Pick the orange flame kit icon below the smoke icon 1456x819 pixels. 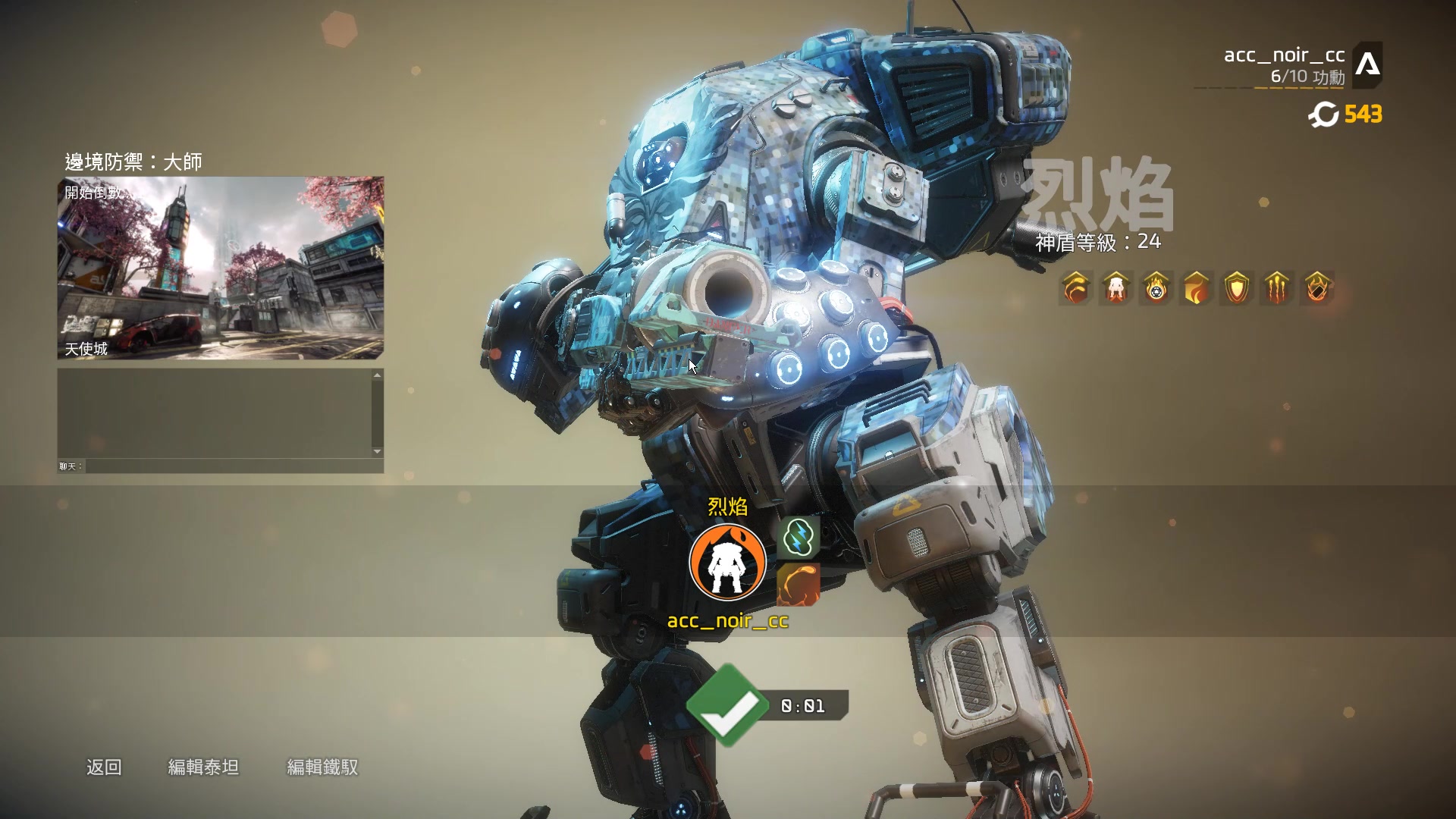(x=799, y=584)
